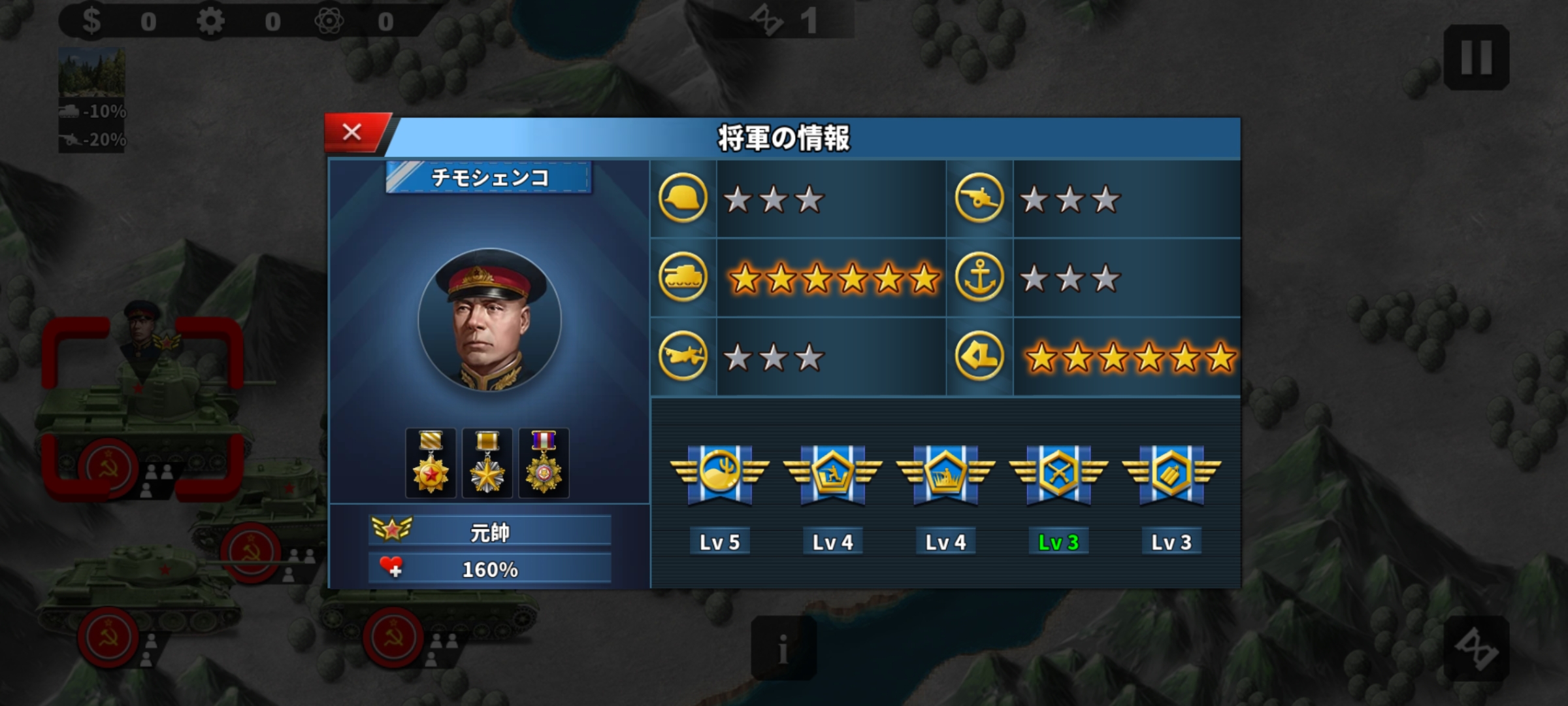
Task: End turn with the hourglass button
Action: [1476, 648]
